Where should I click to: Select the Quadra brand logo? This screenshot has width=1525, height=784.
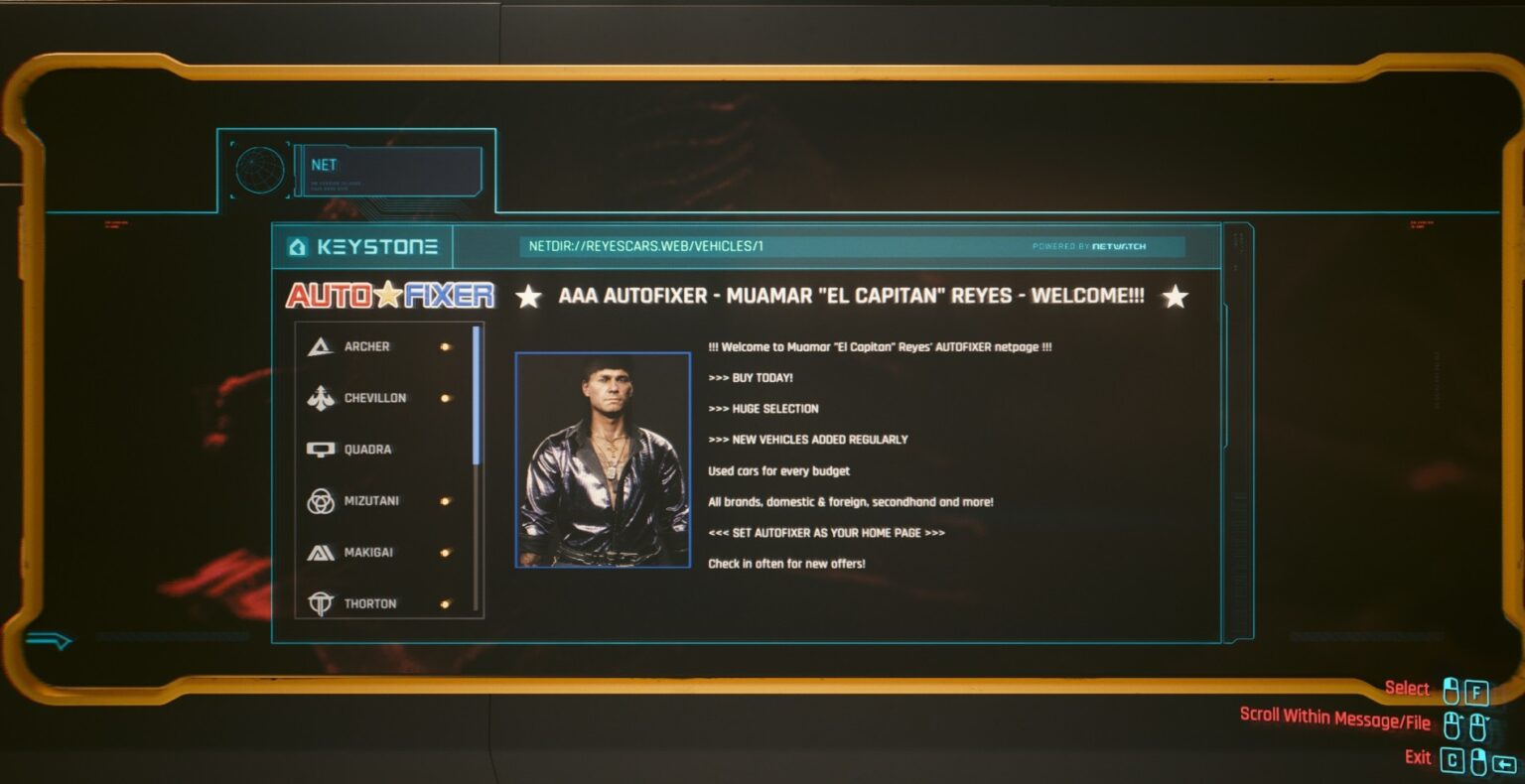point(320,449)
